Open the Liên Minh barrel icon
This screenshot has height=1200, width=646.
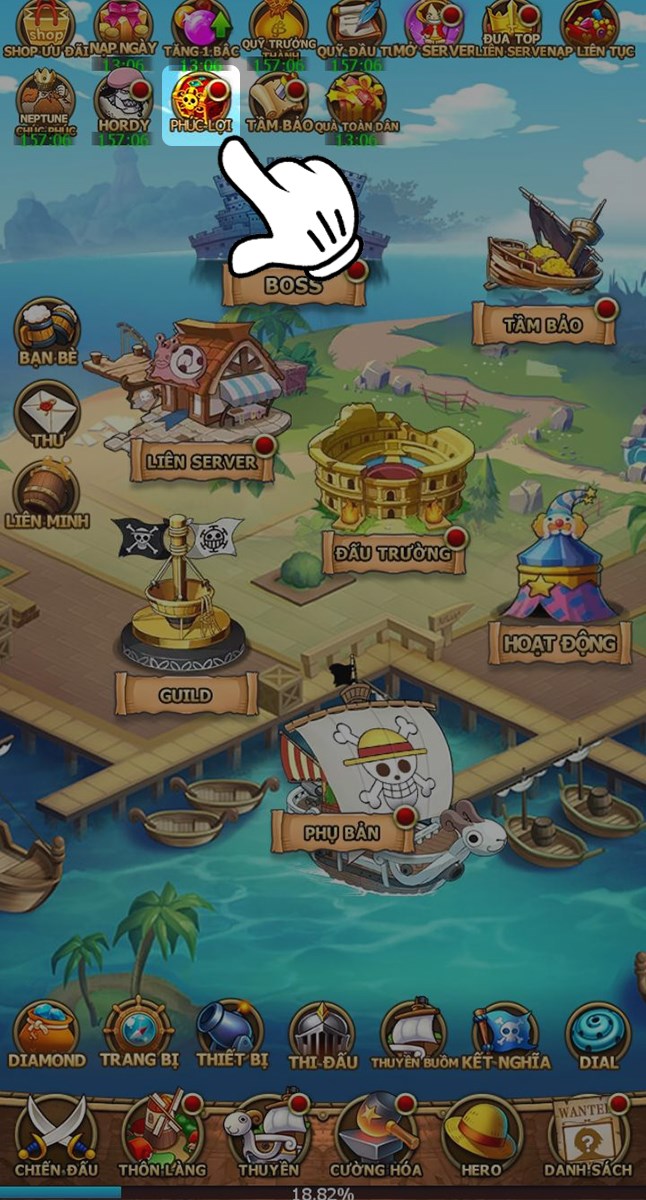[47, 492]
